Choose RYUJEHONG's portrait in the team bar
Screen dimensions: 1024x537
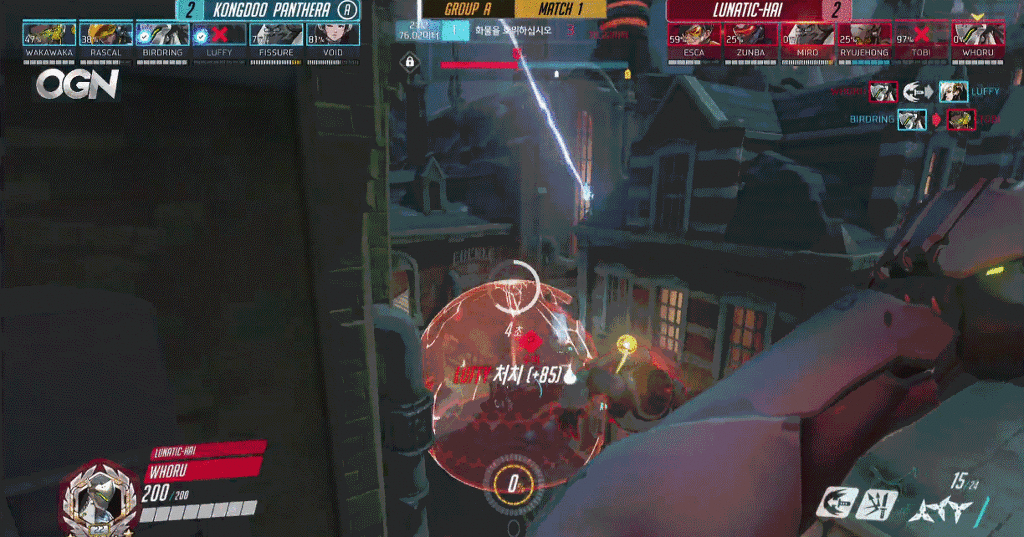[864, 36]
